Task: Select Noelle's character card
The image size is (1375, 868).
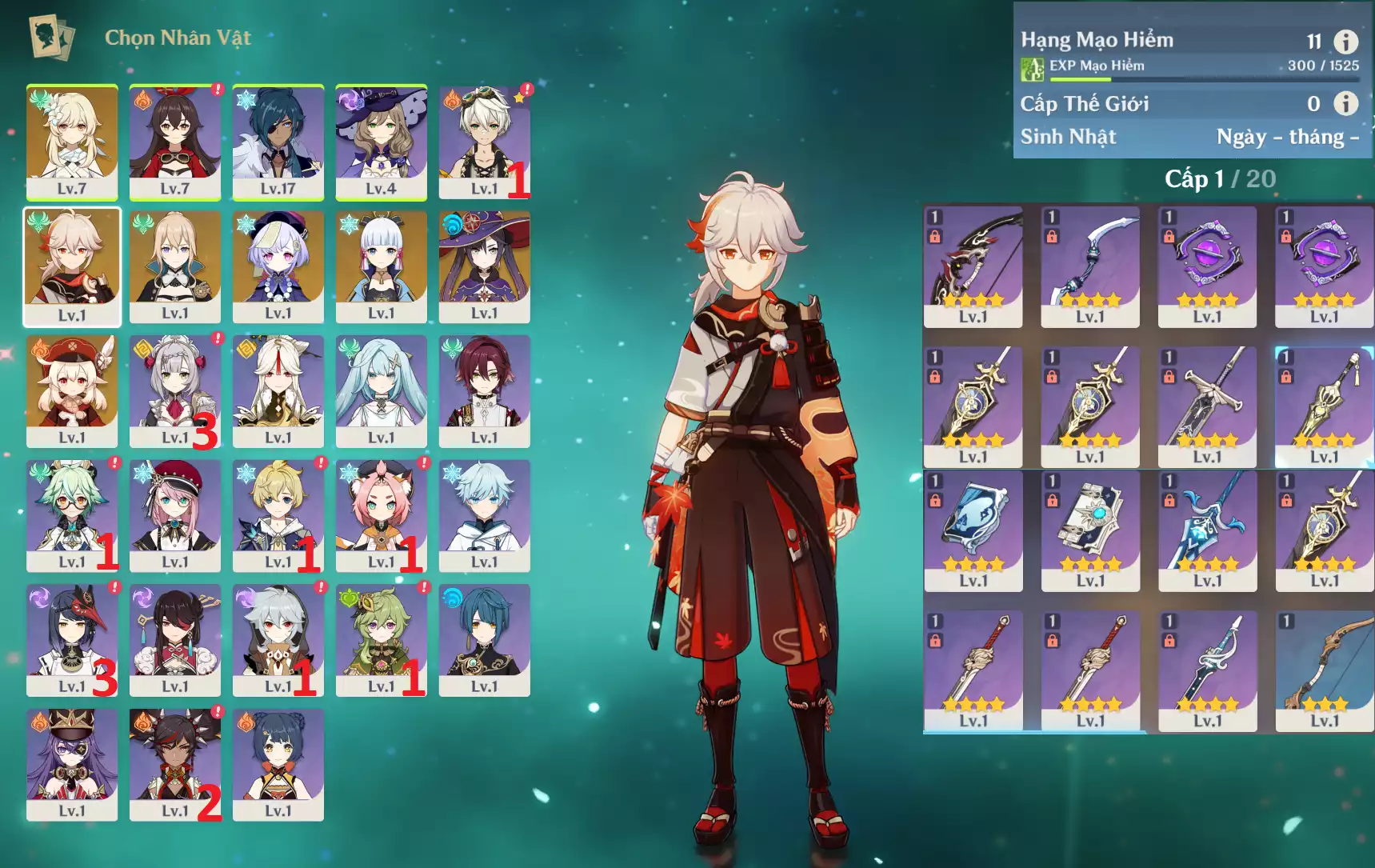Action: coord(174,390)
